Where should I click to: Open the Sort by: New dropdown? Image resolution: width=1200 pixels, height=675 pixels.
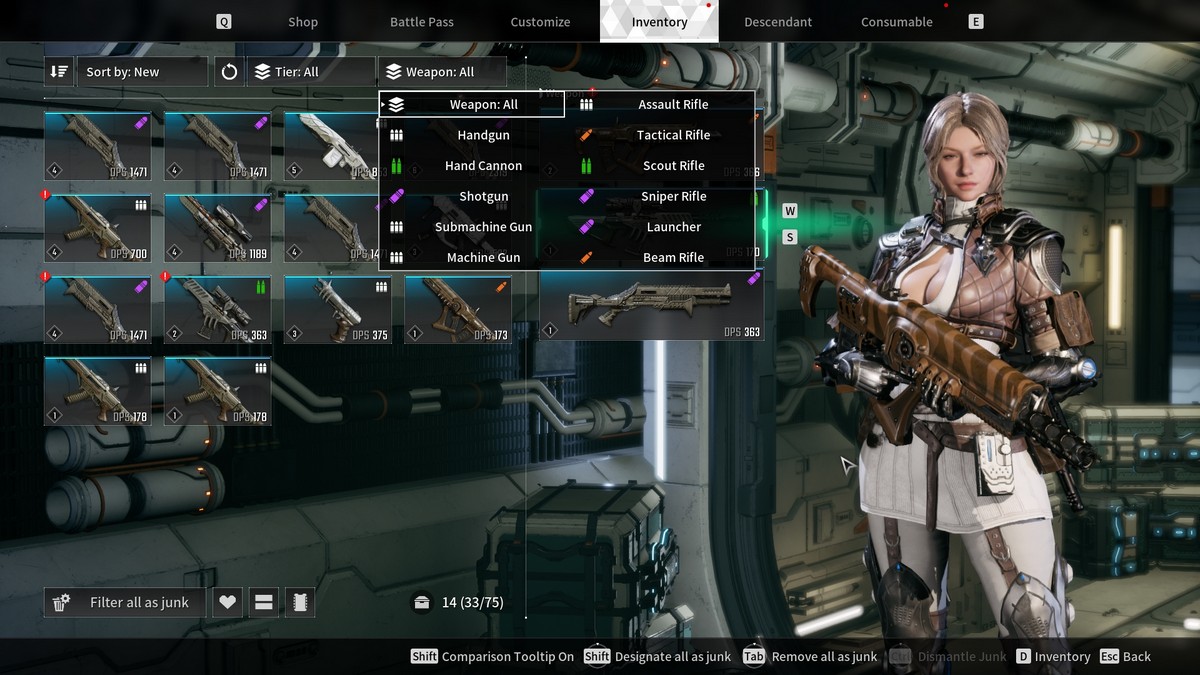tap(140, 72)
